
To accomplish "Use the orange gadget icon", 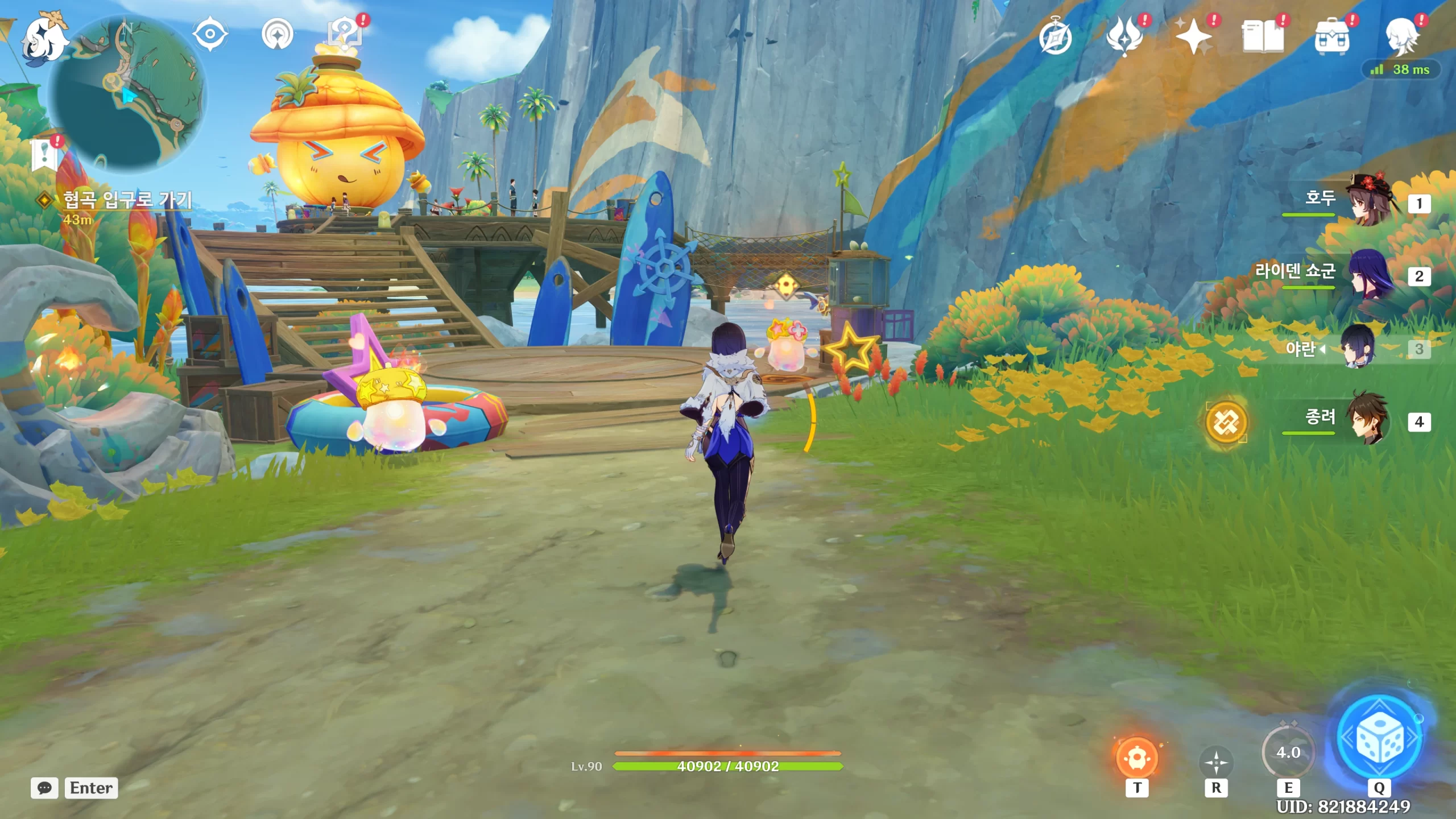I will (x=1137, y=758).
